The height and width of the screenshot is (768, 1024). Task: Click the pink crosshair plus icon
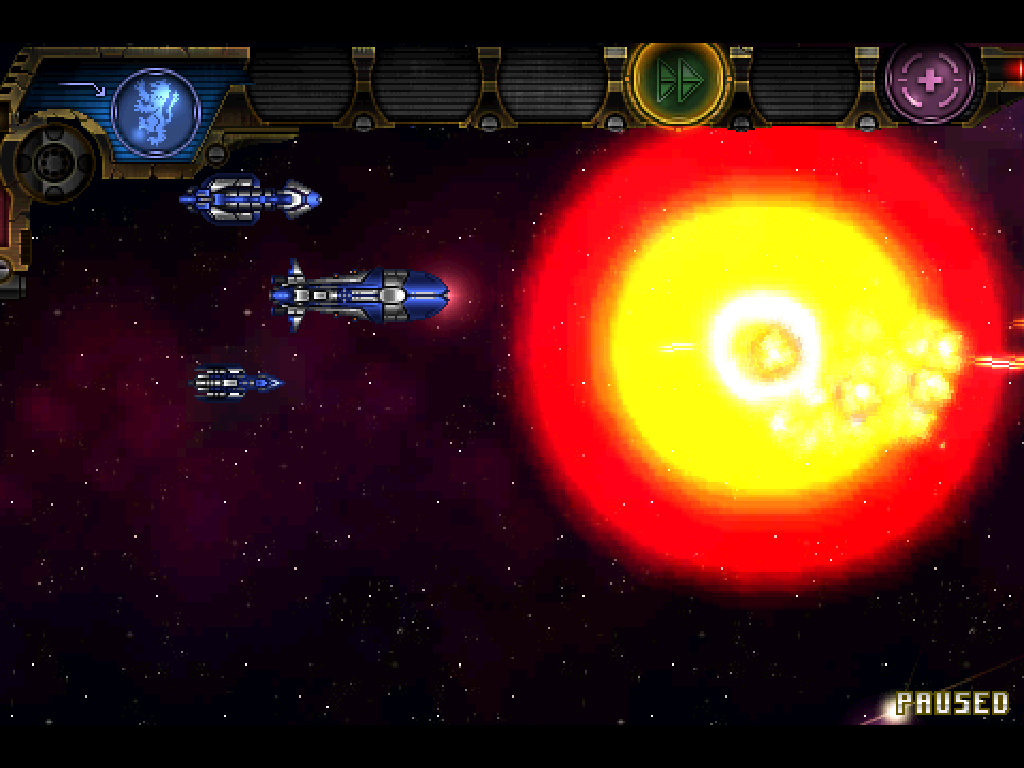coord(930,83)
